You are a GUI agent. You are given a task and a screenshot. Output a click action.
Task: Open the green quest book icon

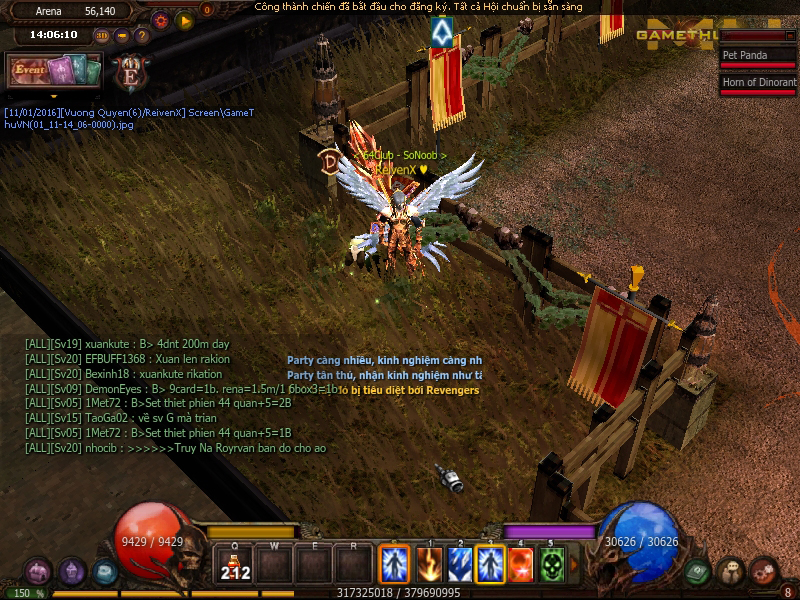pyautogui.click(x=699, y=572)
